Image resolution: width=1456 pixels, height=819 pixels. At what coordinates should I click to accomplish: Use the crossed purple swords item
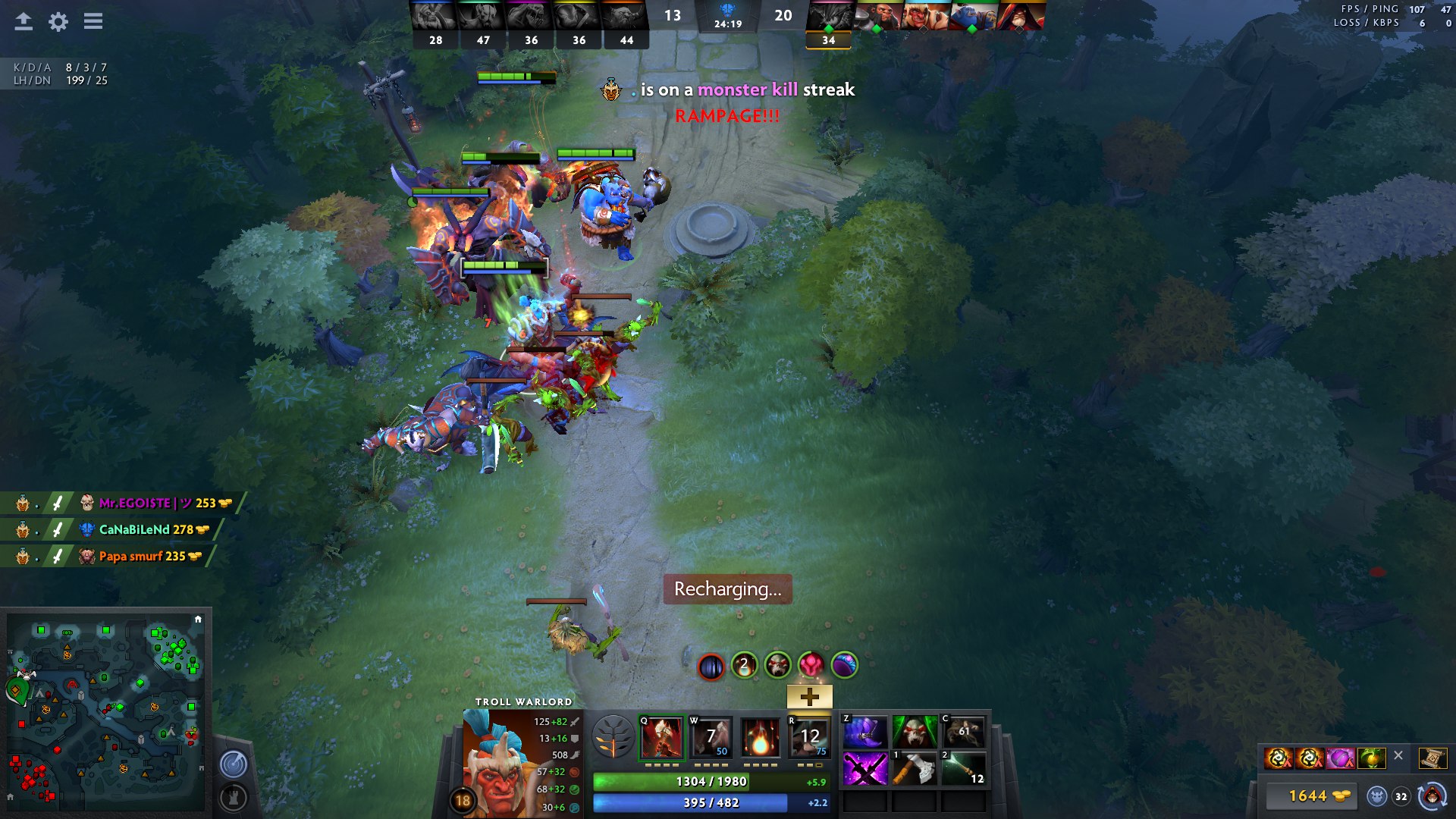pos(865,769)
